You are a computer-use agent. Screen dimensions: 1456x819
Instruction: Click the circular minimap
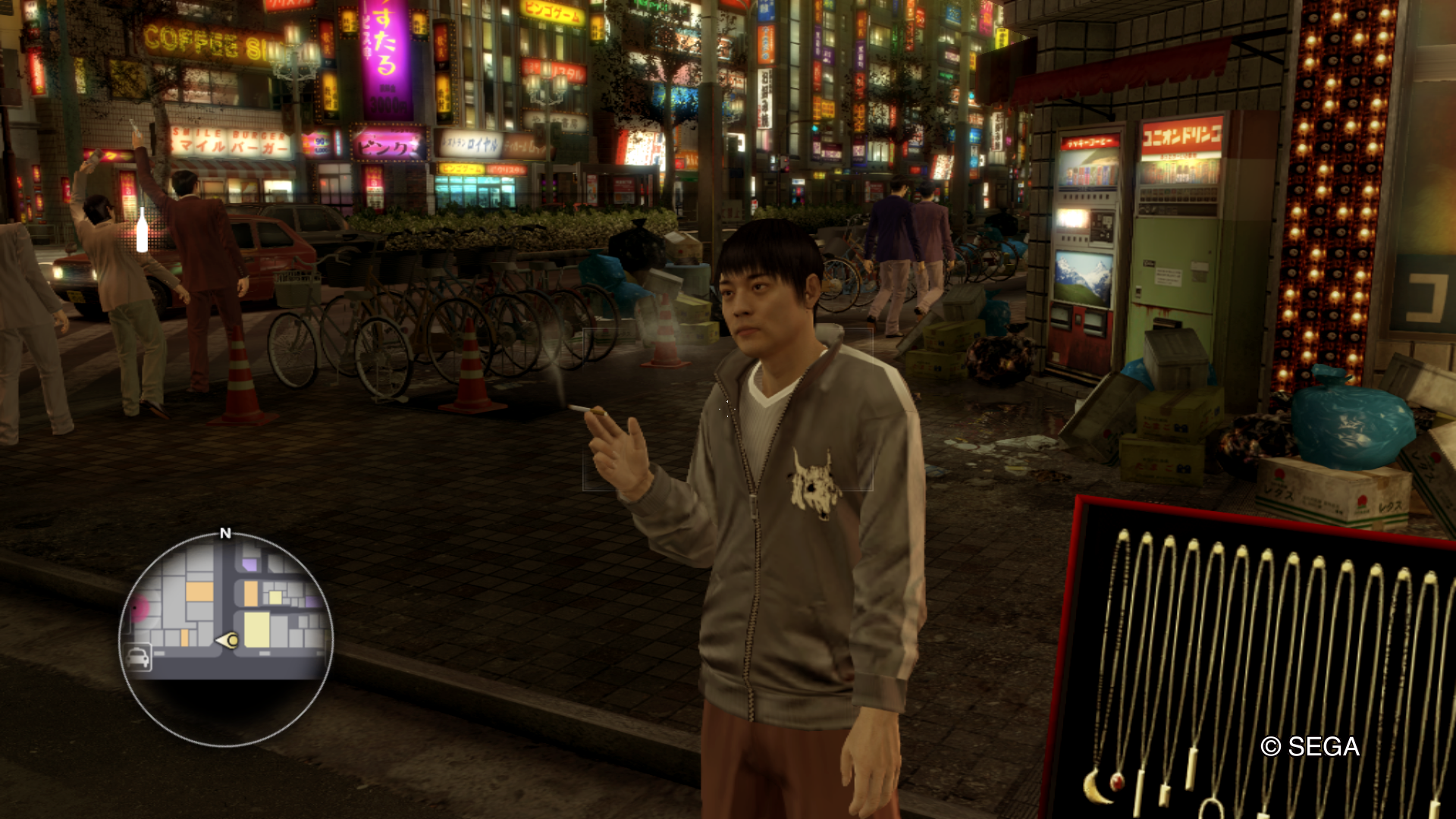[x=226, y=639]
